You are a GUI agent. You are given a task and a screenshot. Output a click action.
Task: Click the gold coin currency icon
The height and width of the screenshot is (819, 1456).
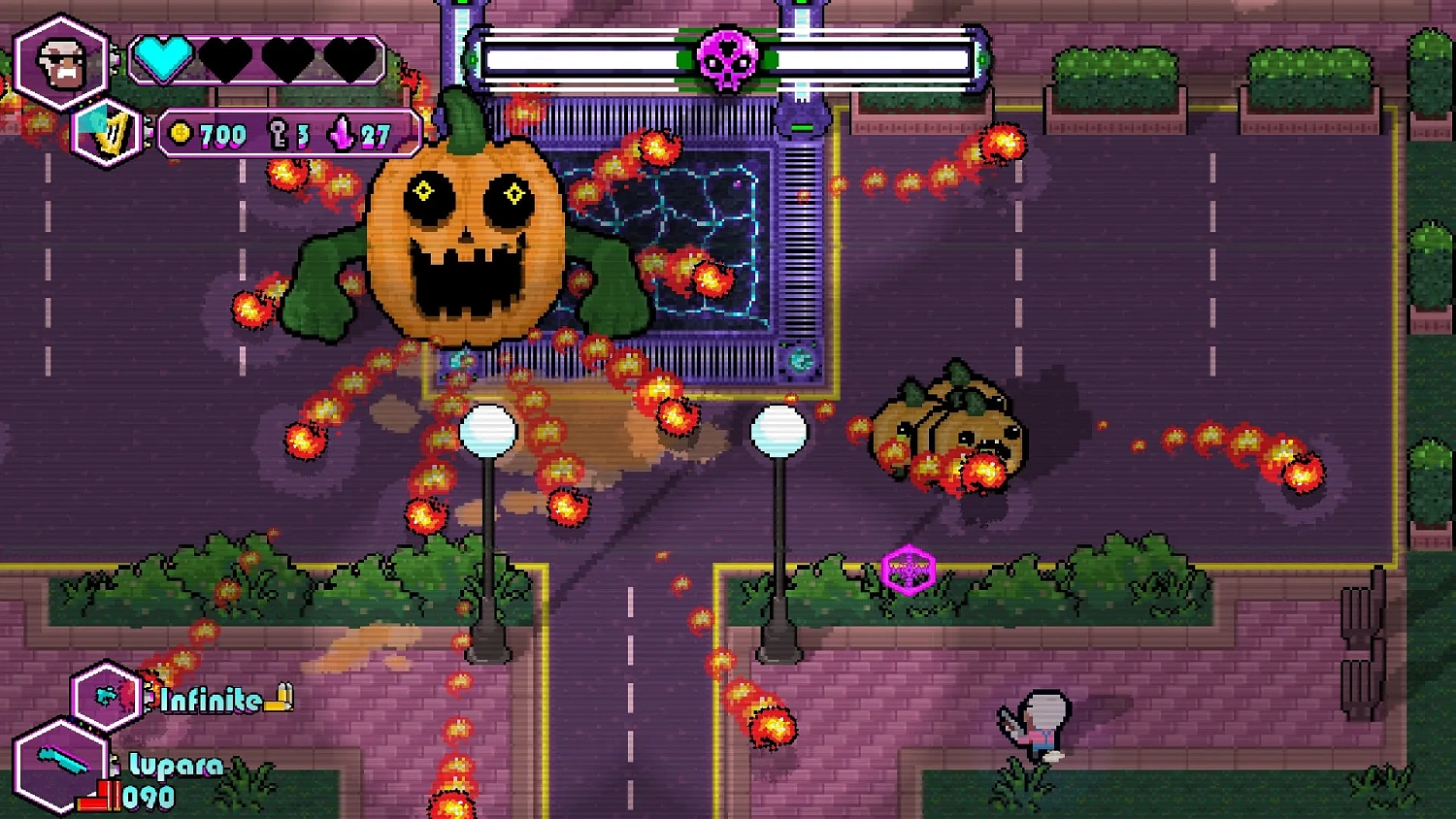tap(180, 134)
